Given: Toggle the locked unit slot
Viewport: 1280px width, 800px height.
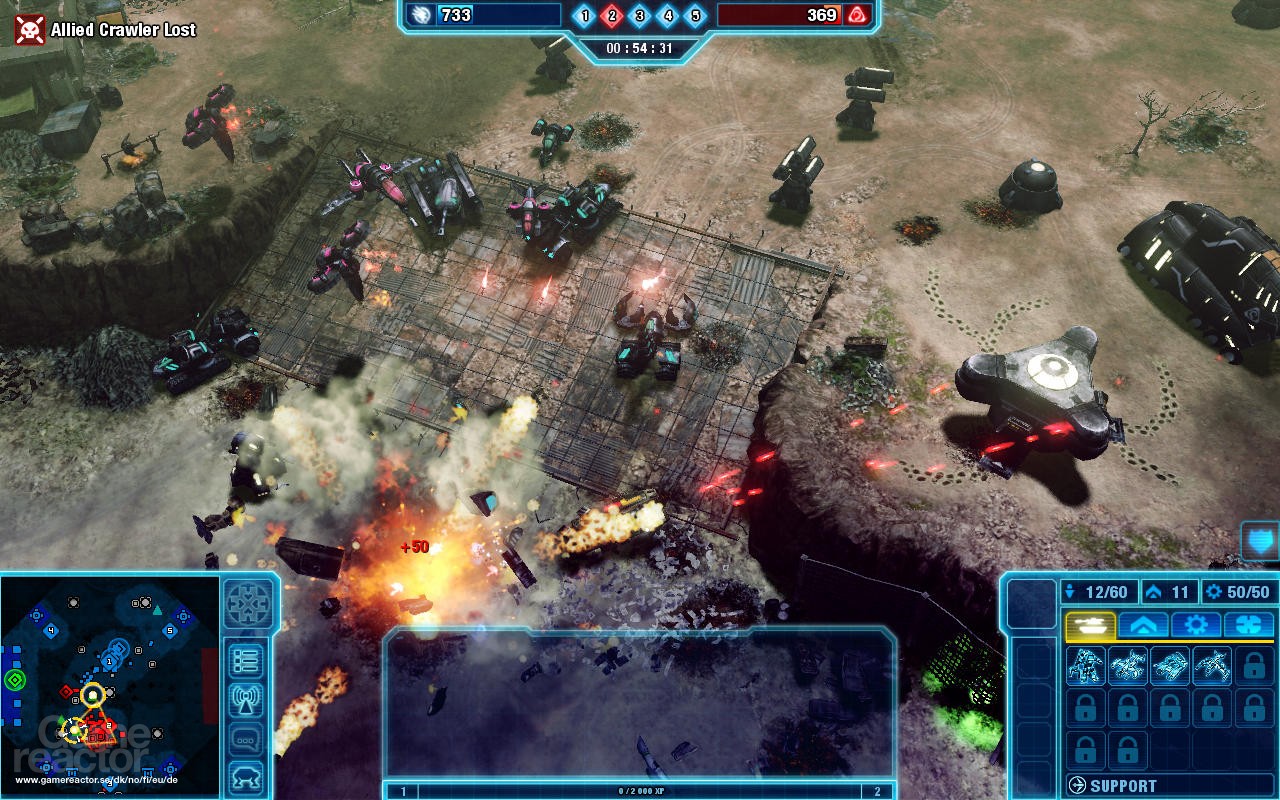Looking at the screenshot, I should coord(1254,665).
